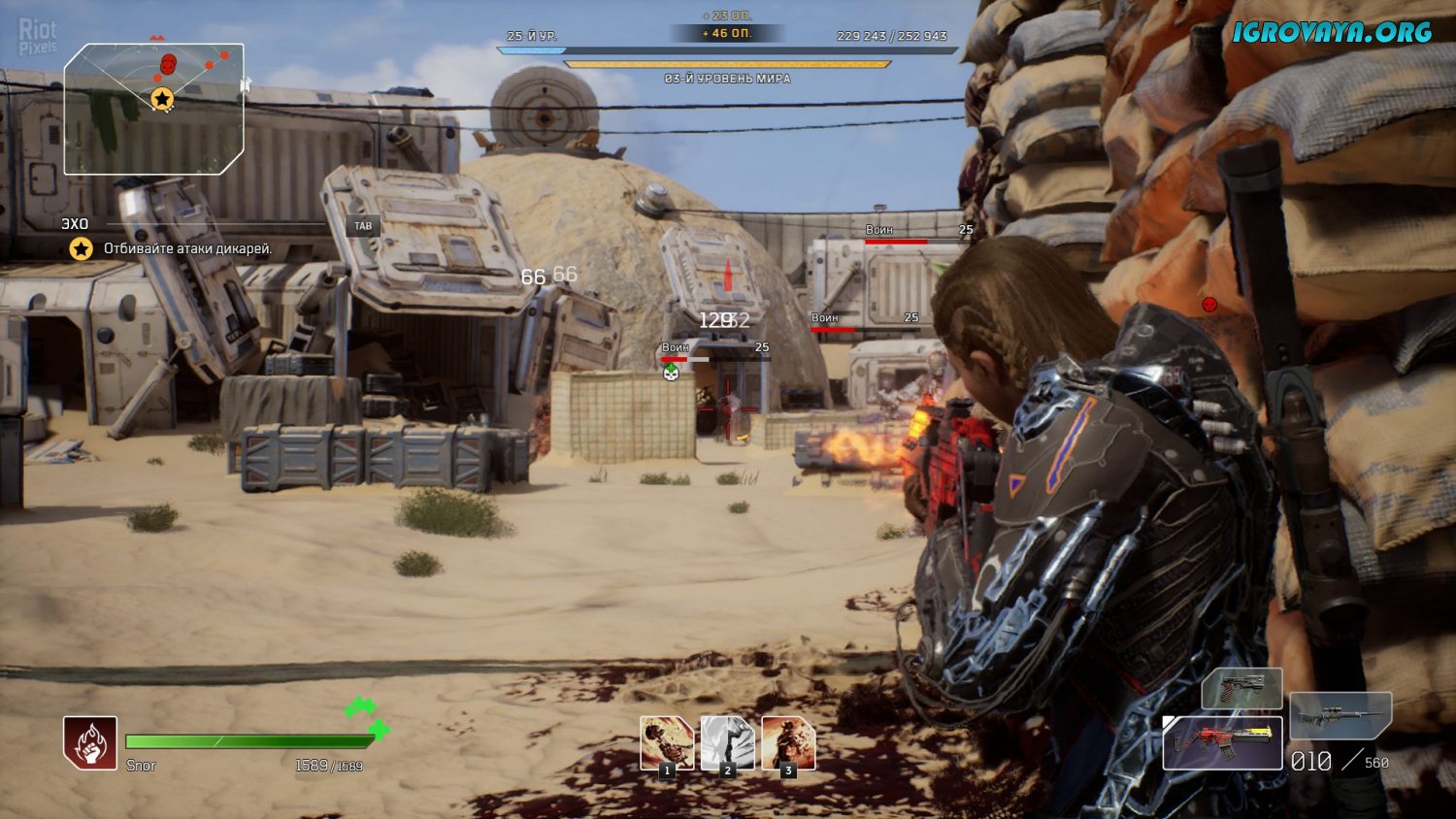Activate the first skill with burning skeleton

pyautogui.click(x=667, y=743)
